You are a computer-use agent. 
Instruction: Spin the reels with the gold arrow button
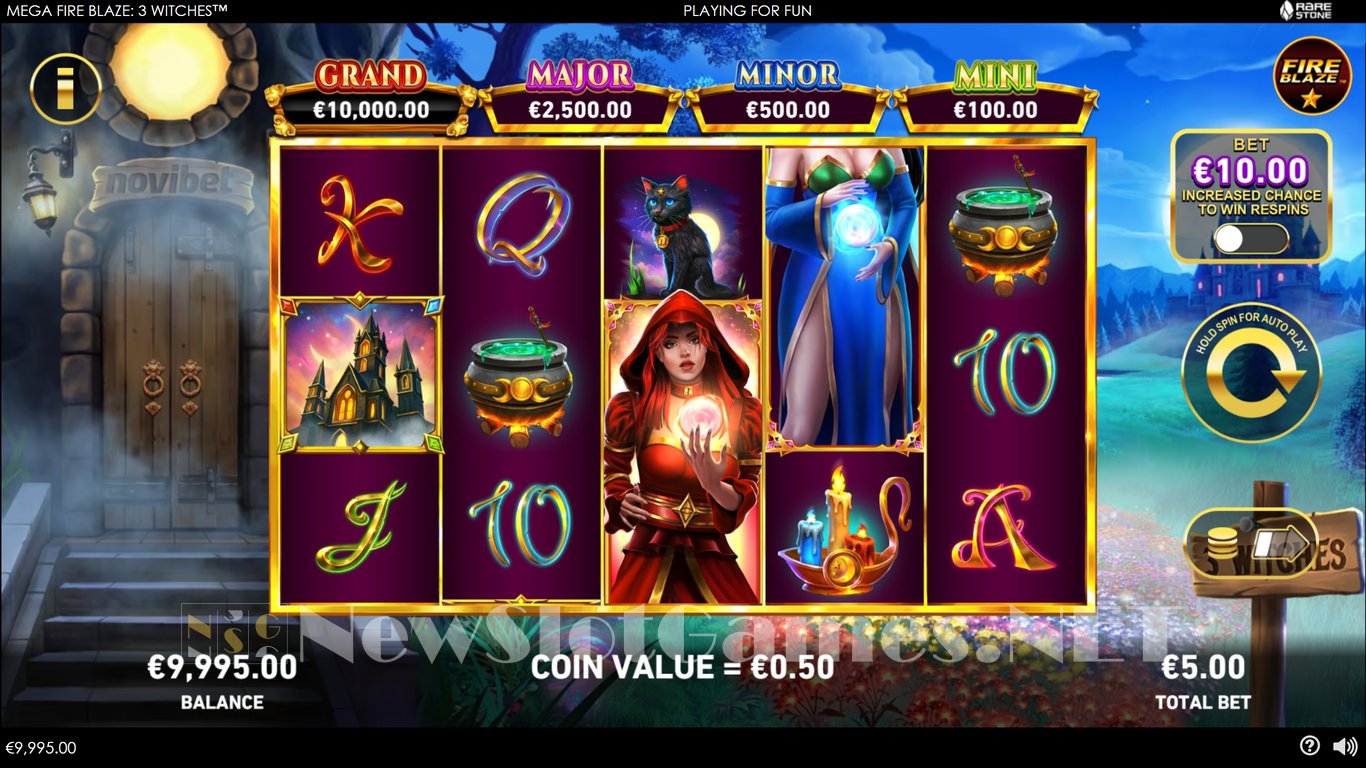click(1251, 374)
